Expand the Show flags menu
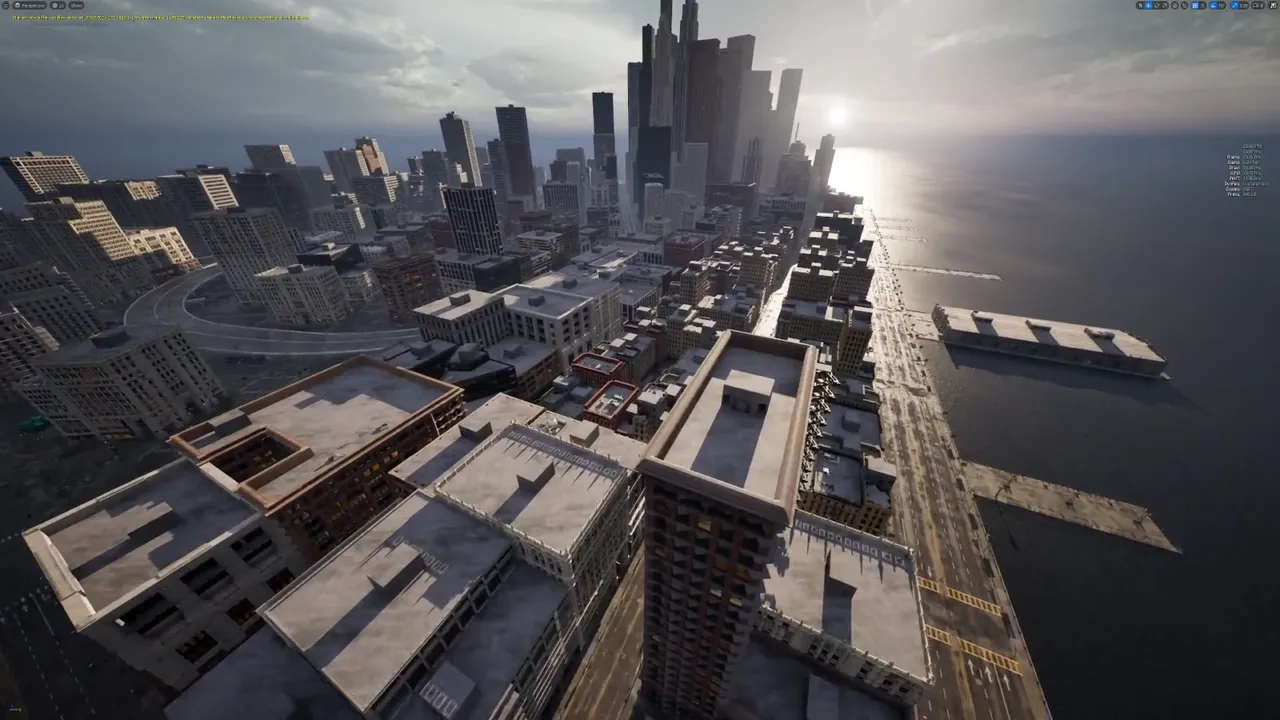Image resolution: width=1280 pixels, height=720 pixels. 76,5
